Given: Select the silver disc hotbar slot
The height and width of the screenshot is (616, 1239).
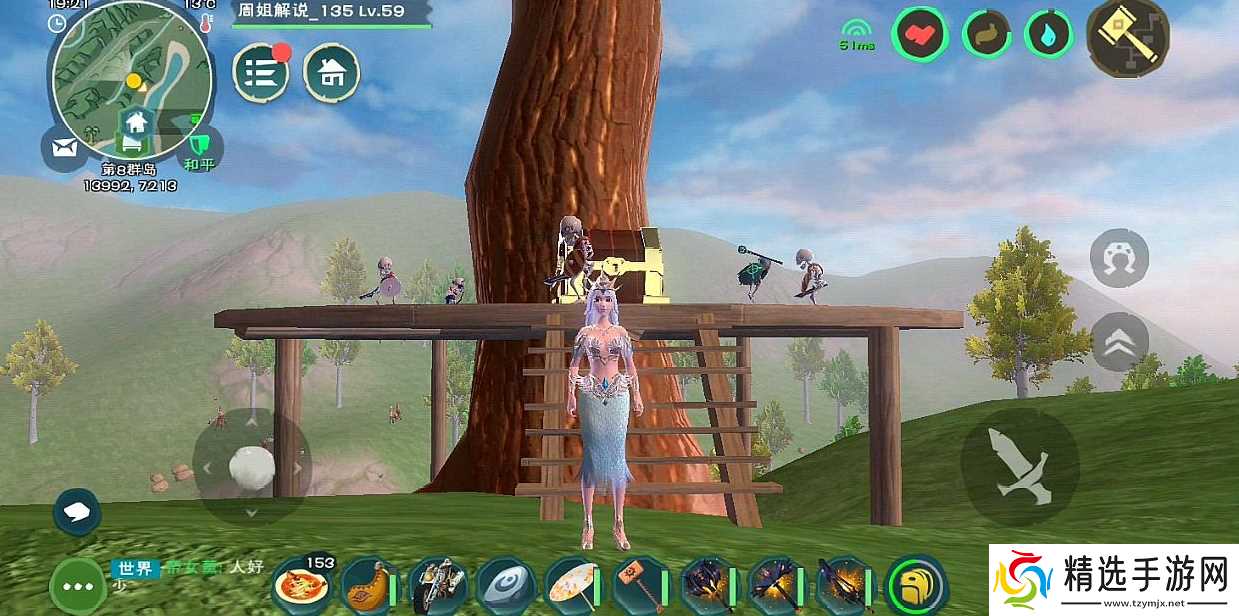Looking at the screenshot, I should coord(503,585).
